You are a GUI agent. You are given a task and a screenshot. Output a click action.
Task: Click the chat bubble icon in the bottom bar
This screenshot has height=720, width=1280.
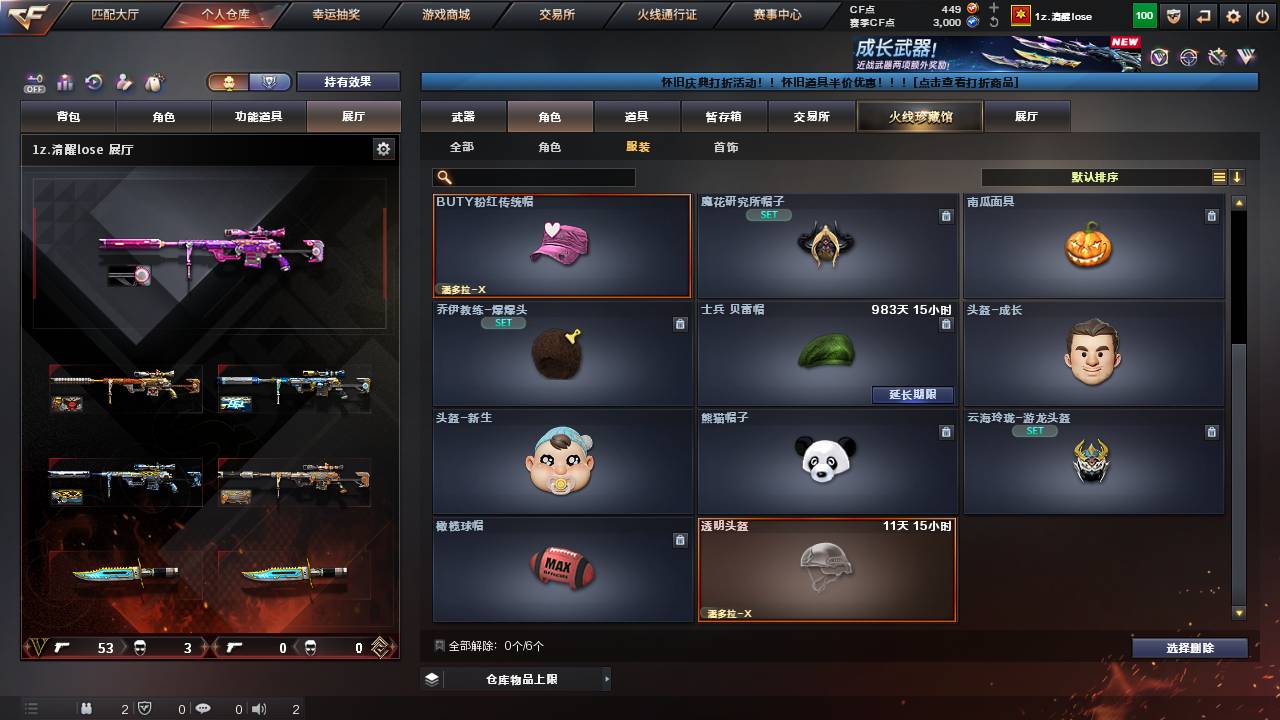[204, 708]
